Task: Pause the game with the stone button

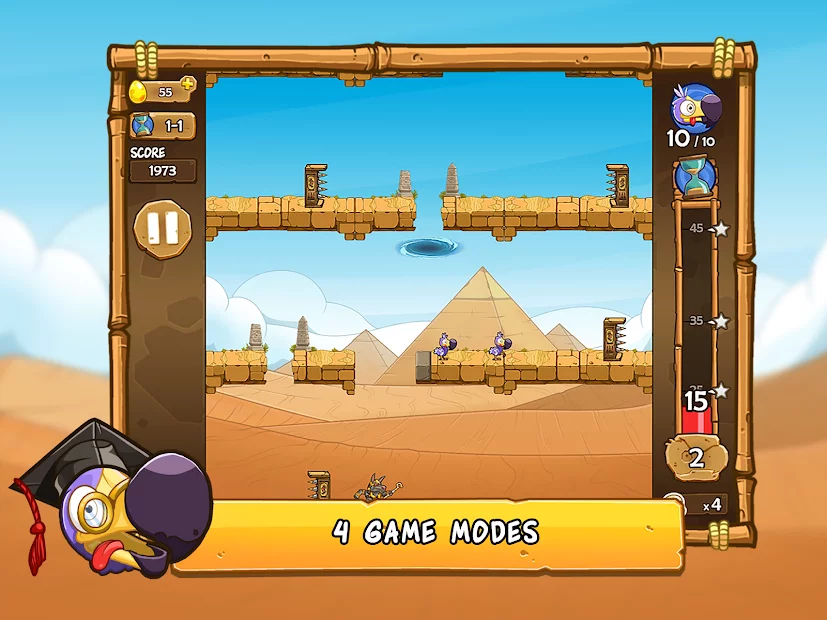Action: [x=161, y=230]
